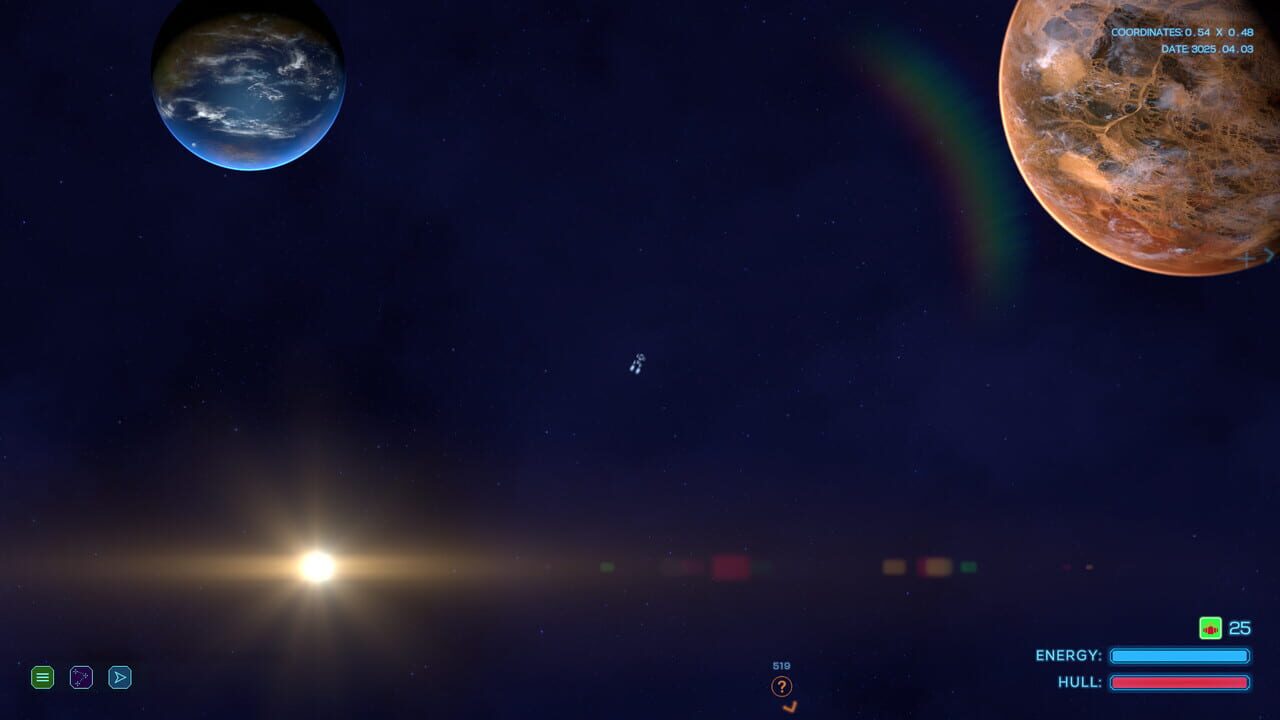Select the blue navigation arrow icon

[x=120, y=677]
